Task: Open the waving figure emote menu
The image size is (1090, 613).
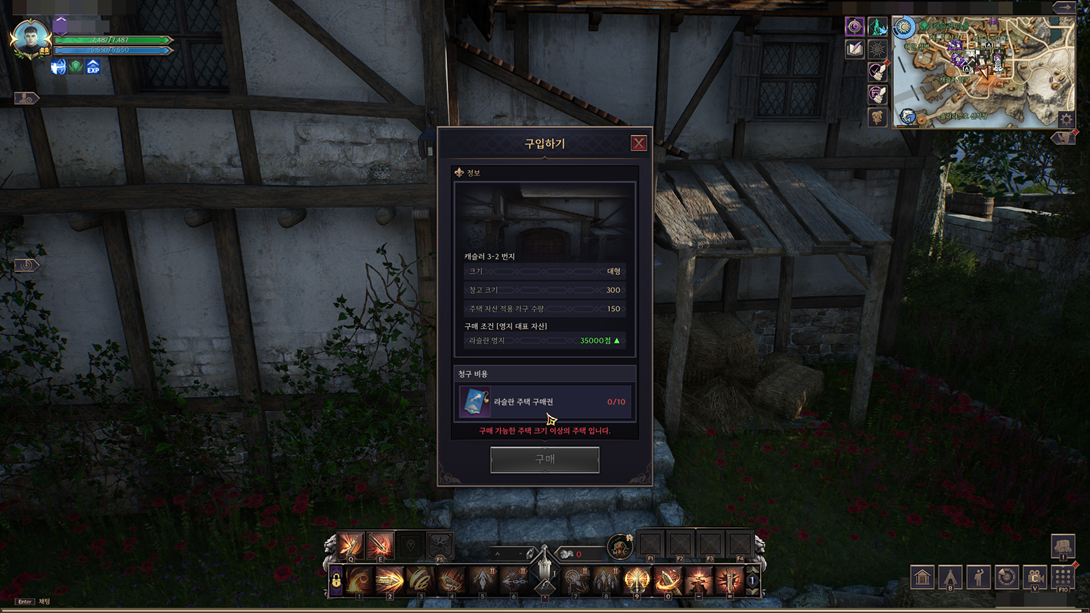Action: (x=978, y=577)
